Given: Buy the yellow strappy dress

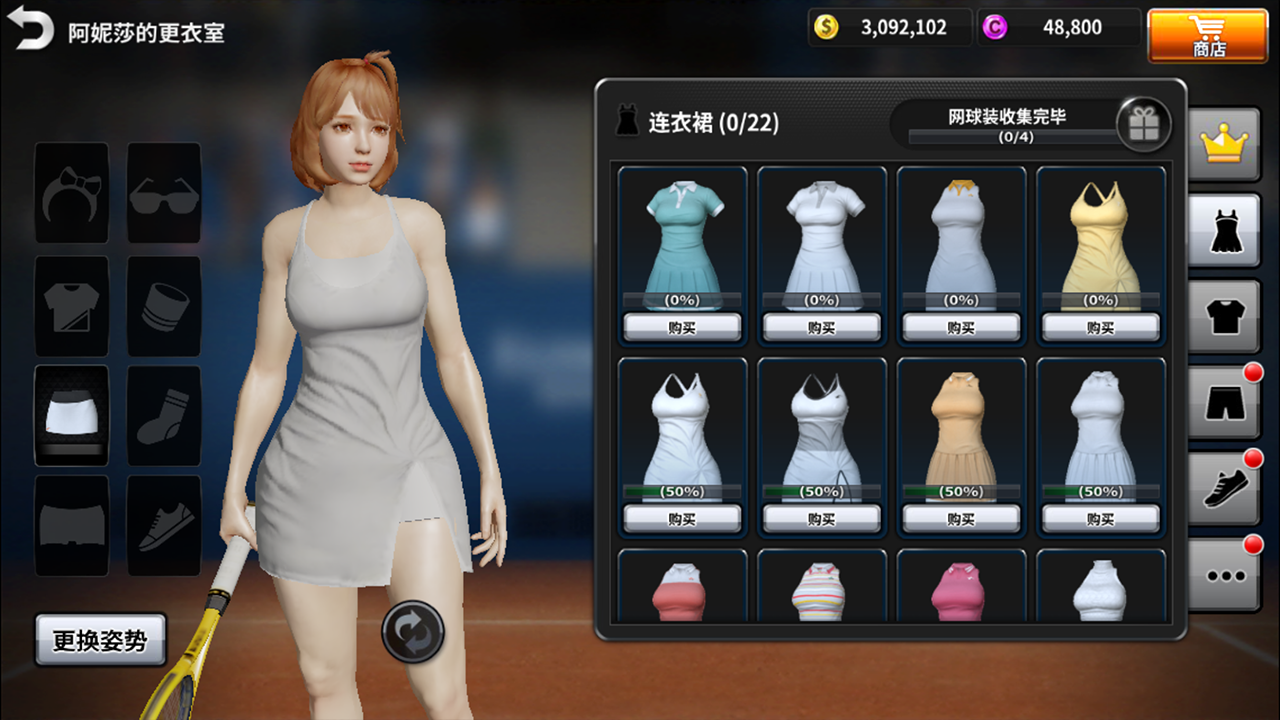Looking at the screenshot, I should coord(1100,327).
